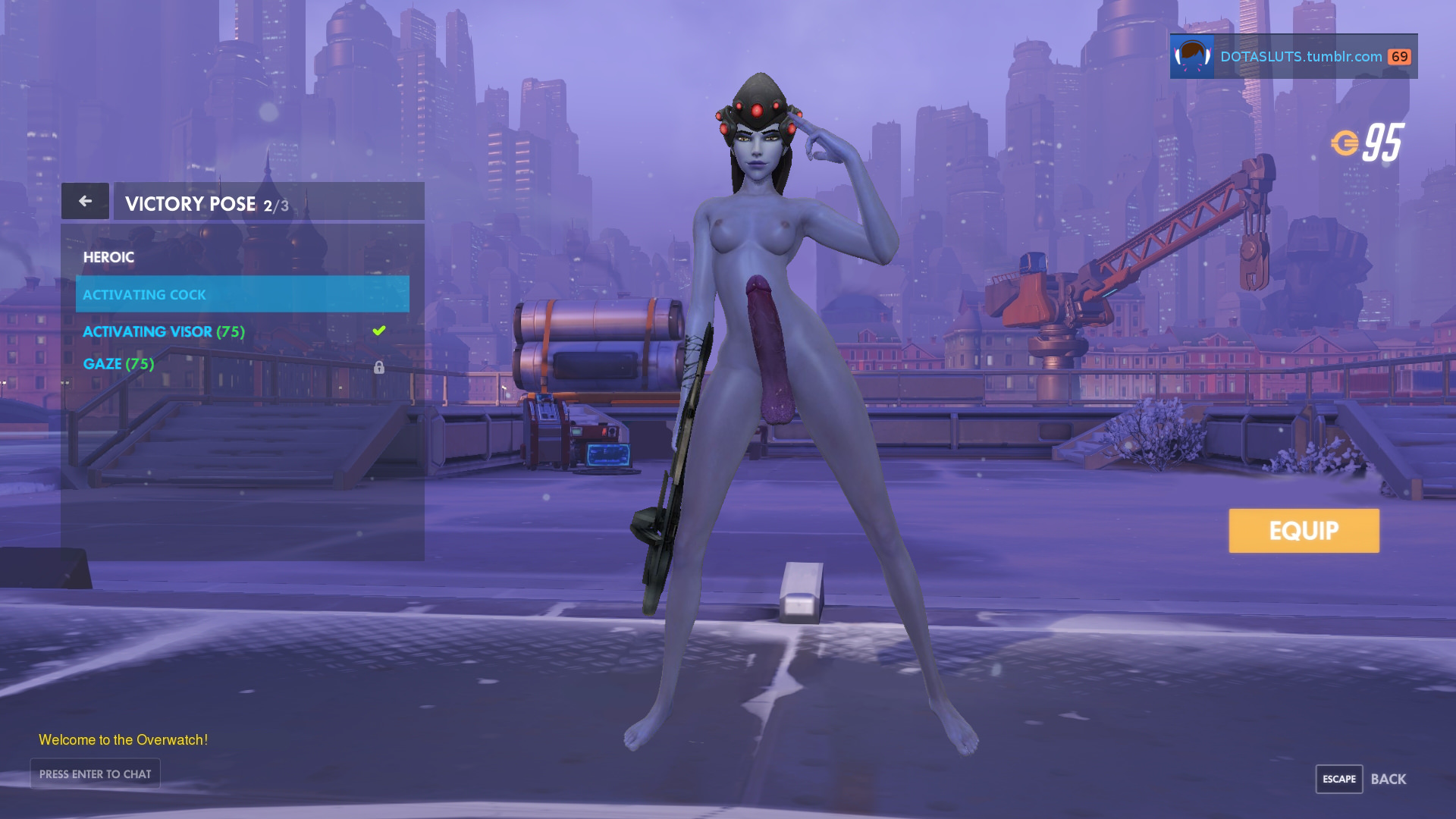The height and width of the screenshot is (819, 1456).
Task: Choose the Activating Visor pose entry
Action: tap(164, 331)
